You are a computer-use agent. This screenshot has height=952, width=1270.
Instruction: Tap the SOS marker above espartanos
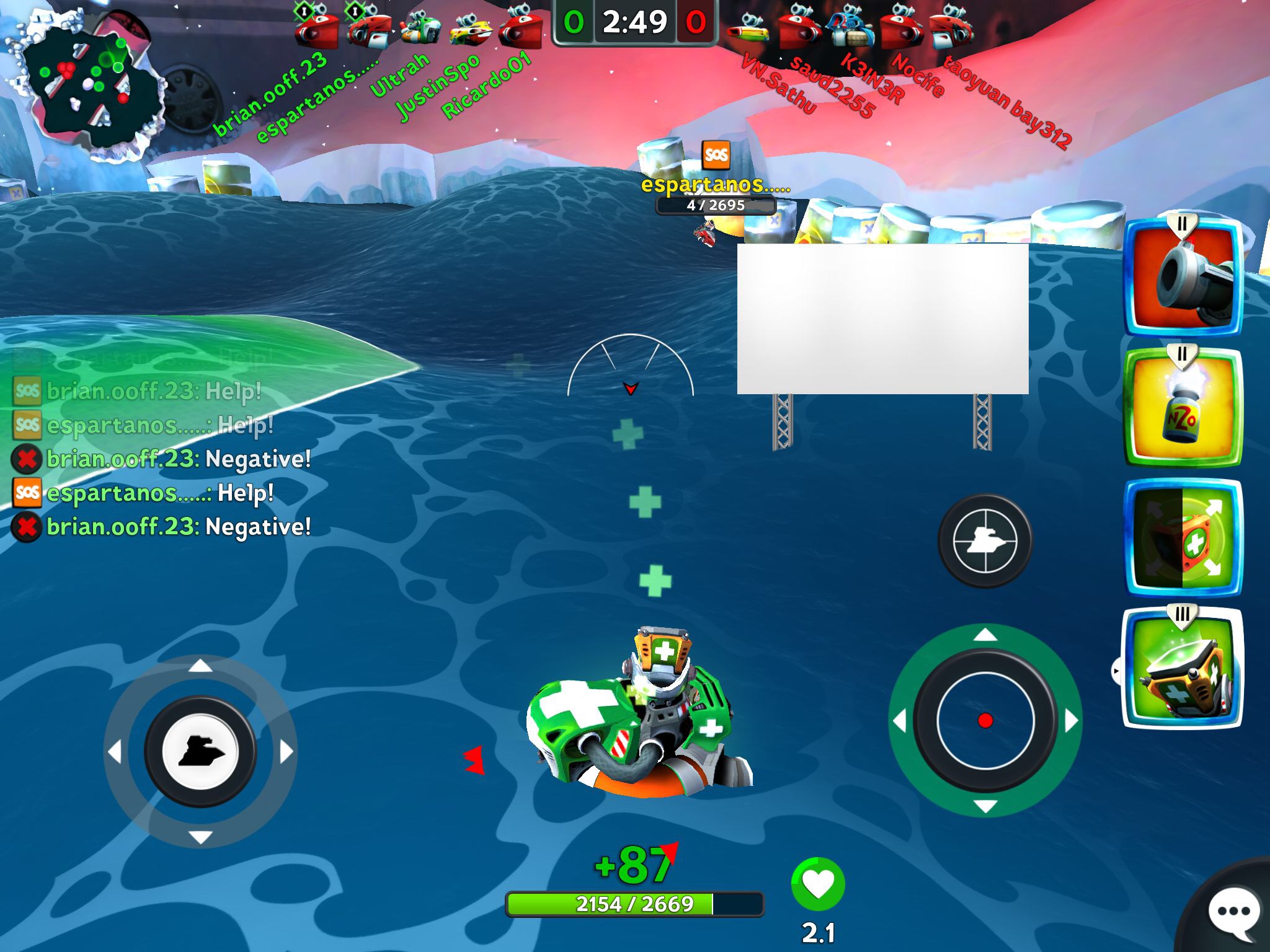716,154
